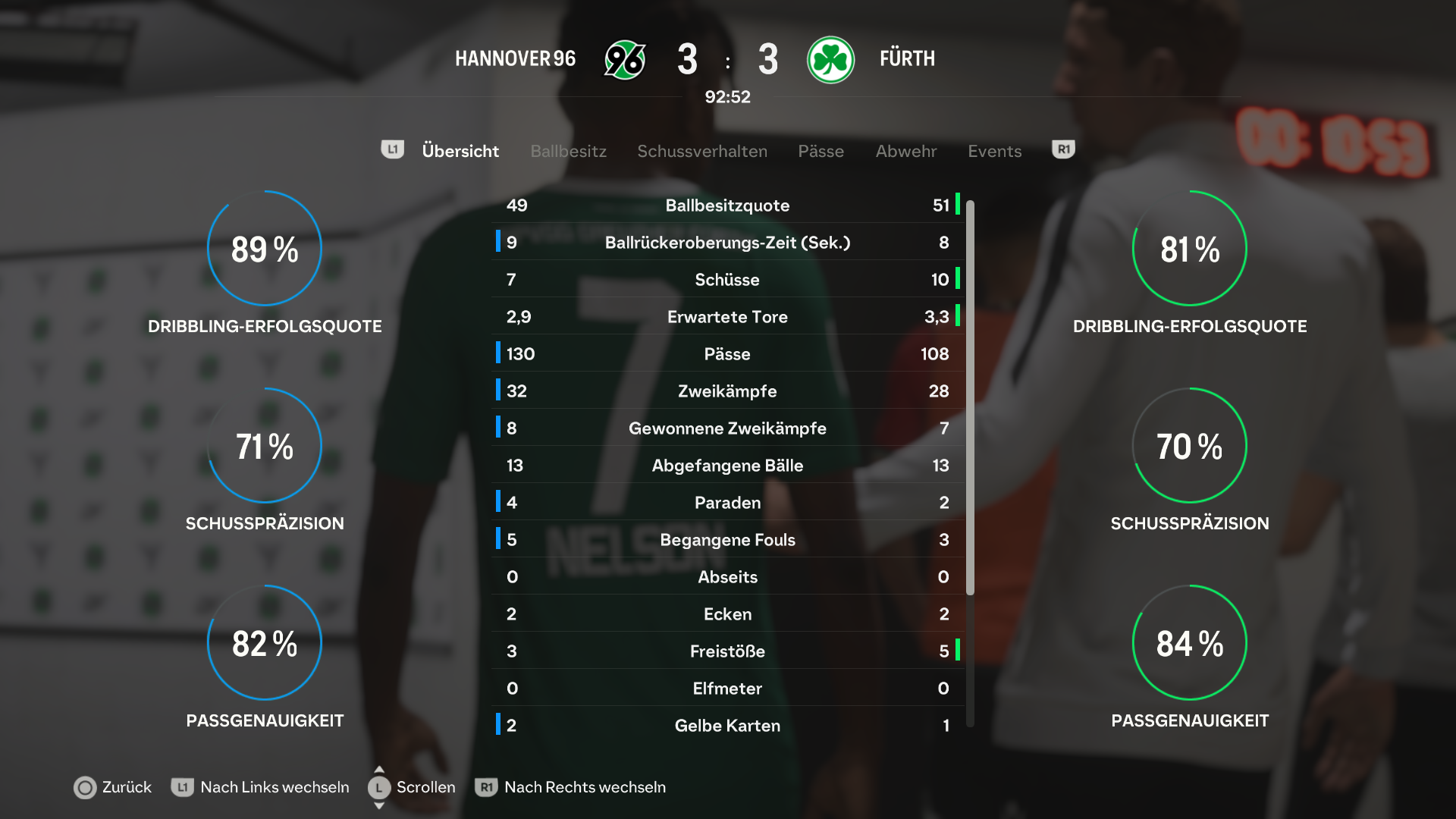Go to the Events tab

994,151
